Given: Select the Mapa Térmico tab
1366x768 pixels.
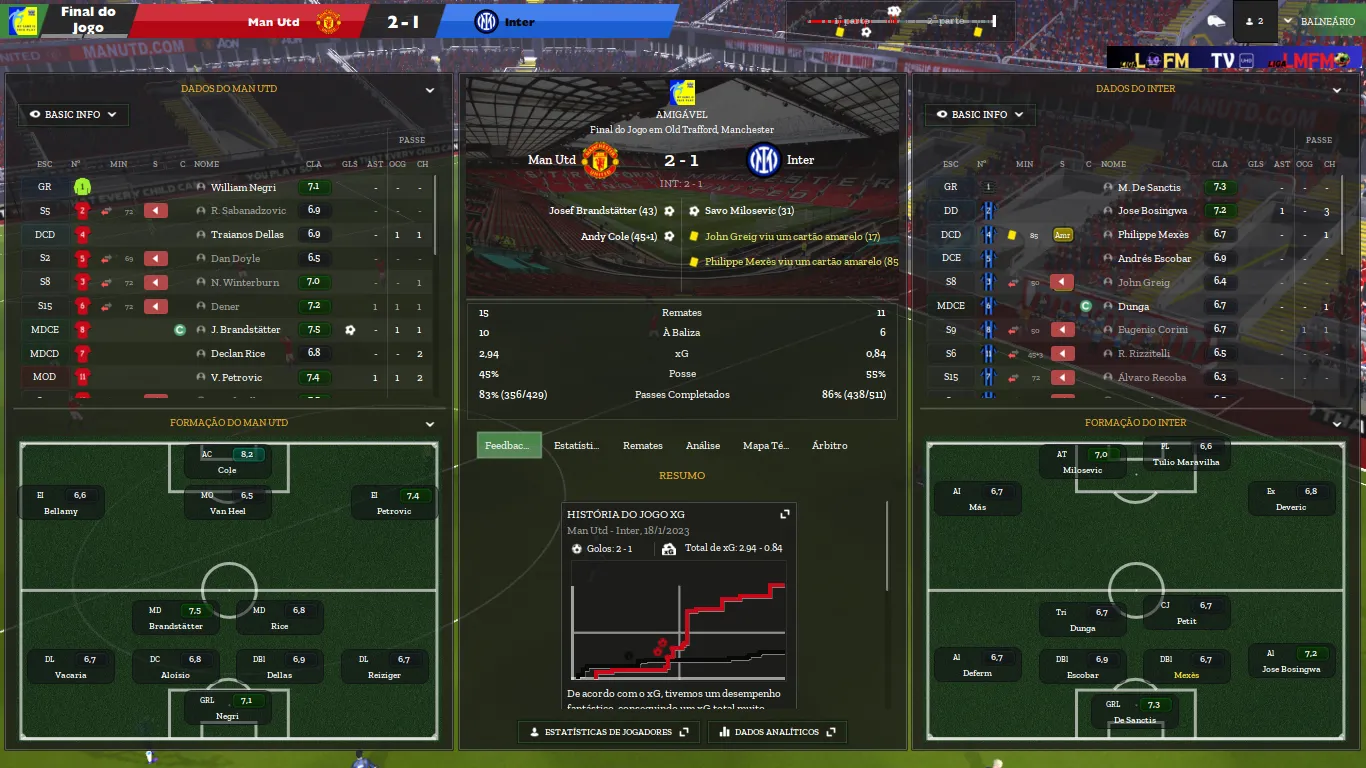Looking at the screenshot, I should (765, 446).
